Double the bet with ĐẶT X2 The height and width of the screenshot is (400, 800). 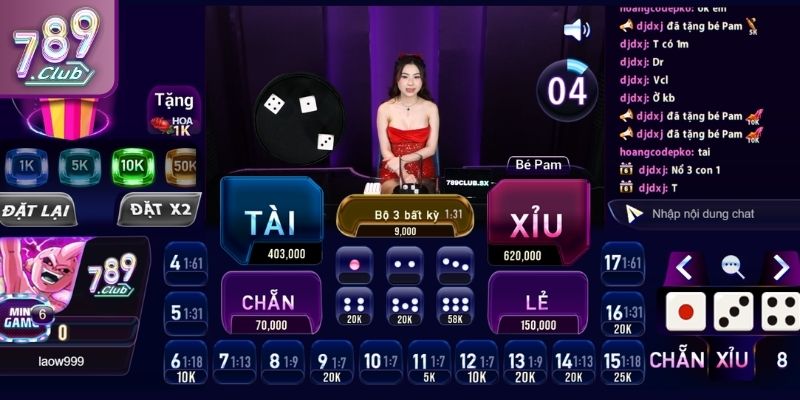pyautogui.click(x=158, y=211)
